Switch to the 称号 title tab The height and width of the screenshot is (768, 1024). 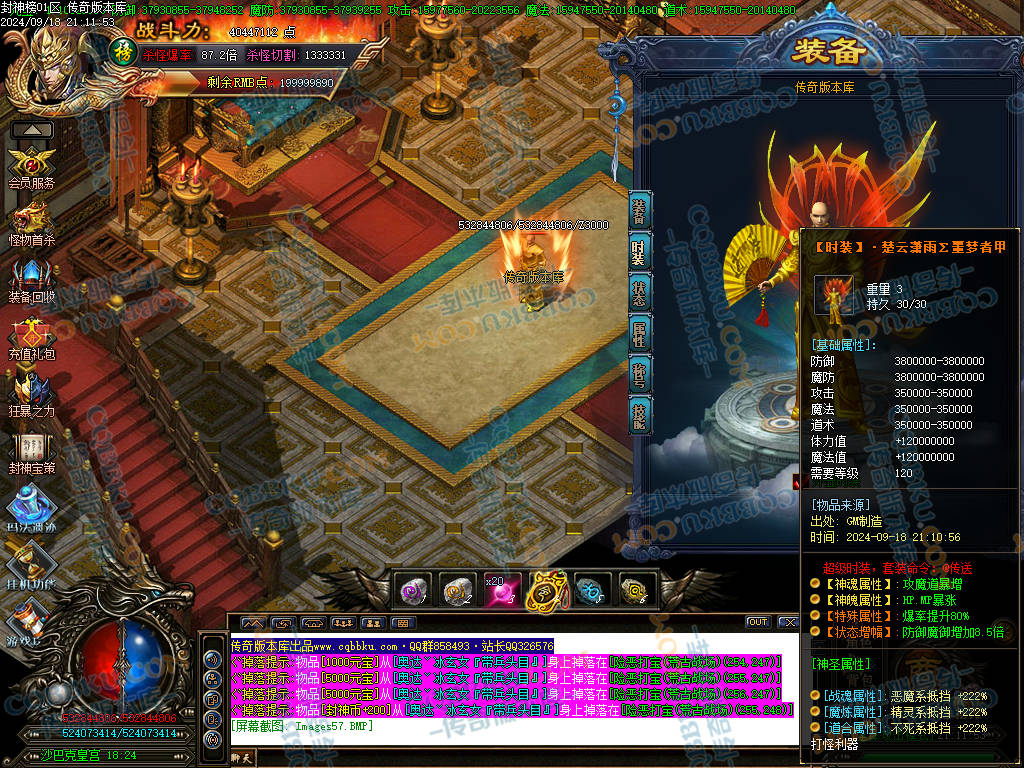click(640, 373)
